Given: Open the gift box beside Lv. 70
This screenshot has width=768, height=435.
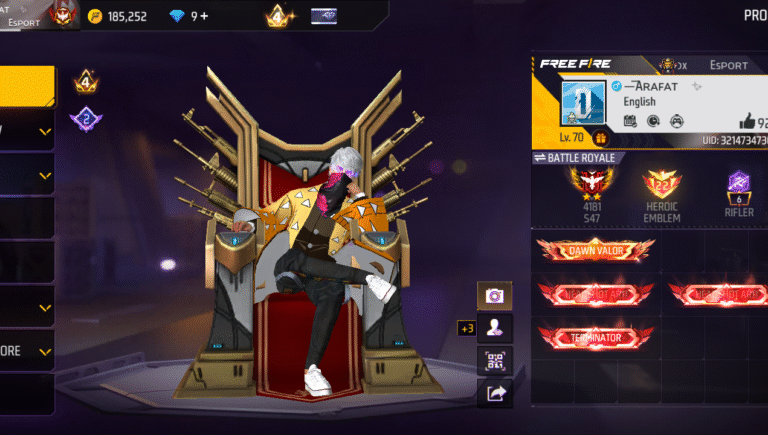Looking at the screenshot, I should point(601,138).
